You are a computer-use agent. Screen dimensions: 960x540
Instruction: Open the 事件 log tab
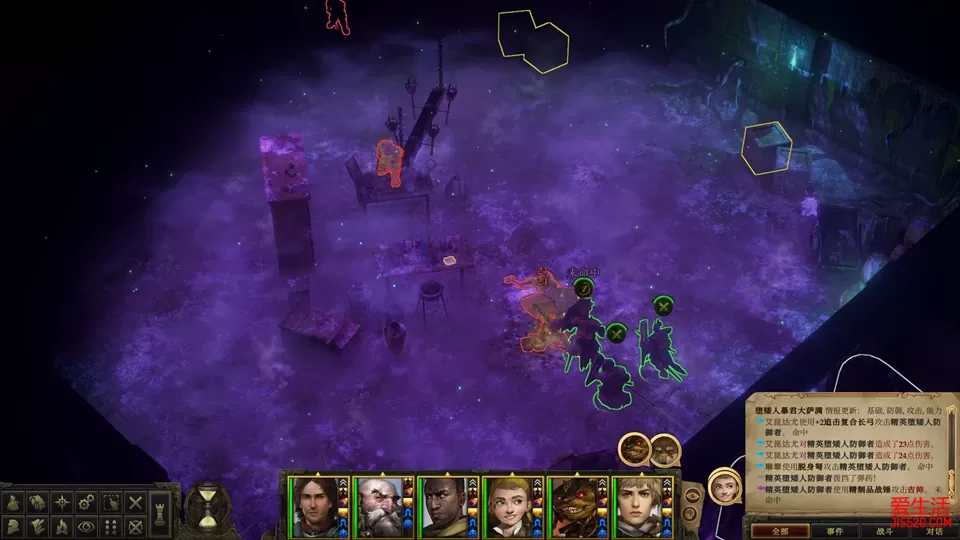click(835, 531)
